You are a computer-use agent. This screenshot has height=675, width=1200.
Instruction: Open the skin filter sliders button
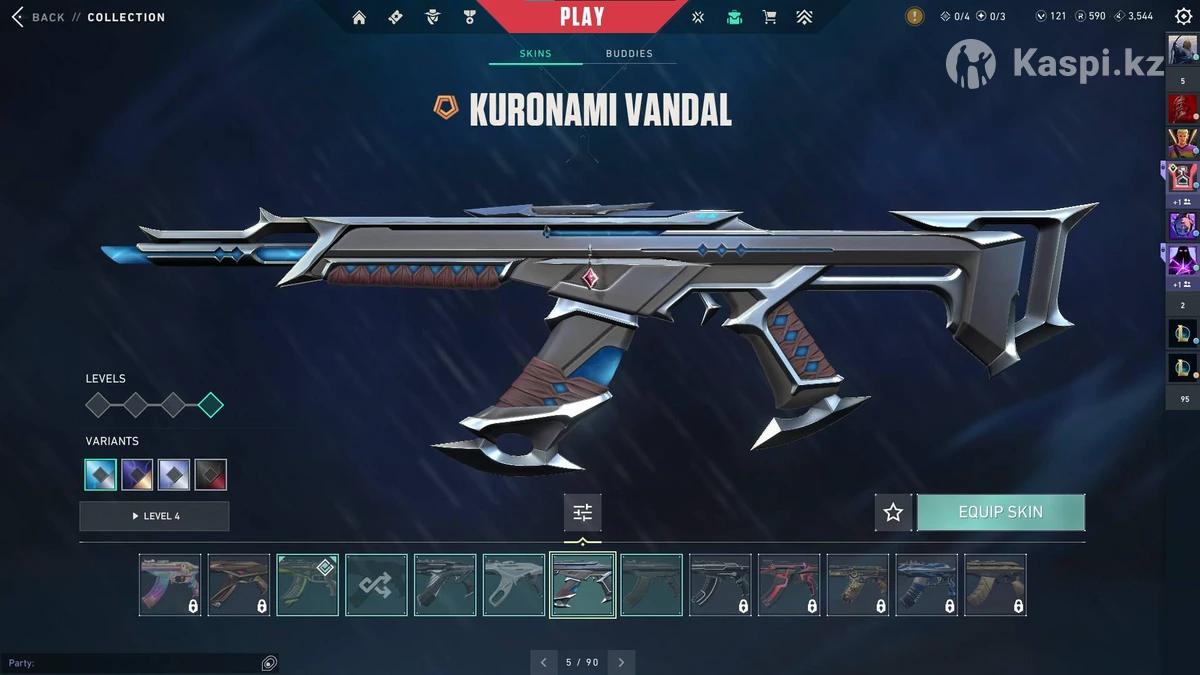pyautogui.click(x=582, y=513)
